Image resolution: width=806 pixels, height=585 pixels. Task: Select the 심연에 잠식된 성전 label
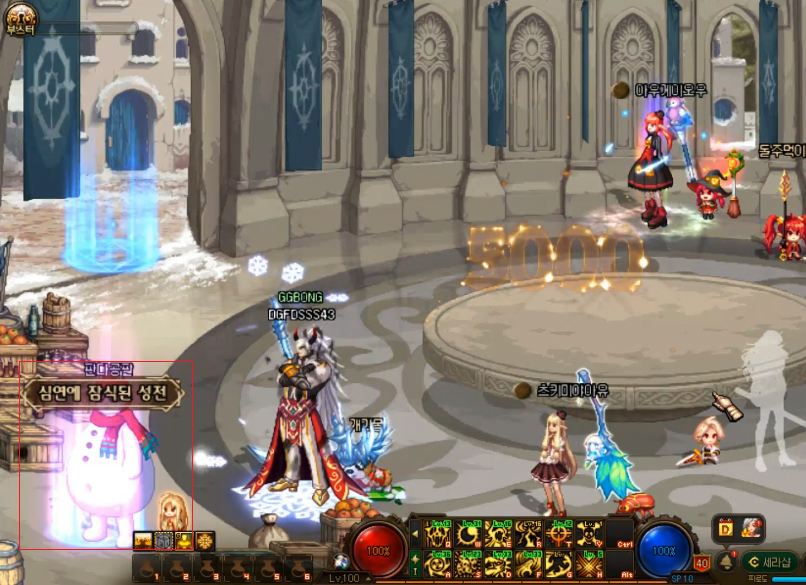click(x=104, y=392)
